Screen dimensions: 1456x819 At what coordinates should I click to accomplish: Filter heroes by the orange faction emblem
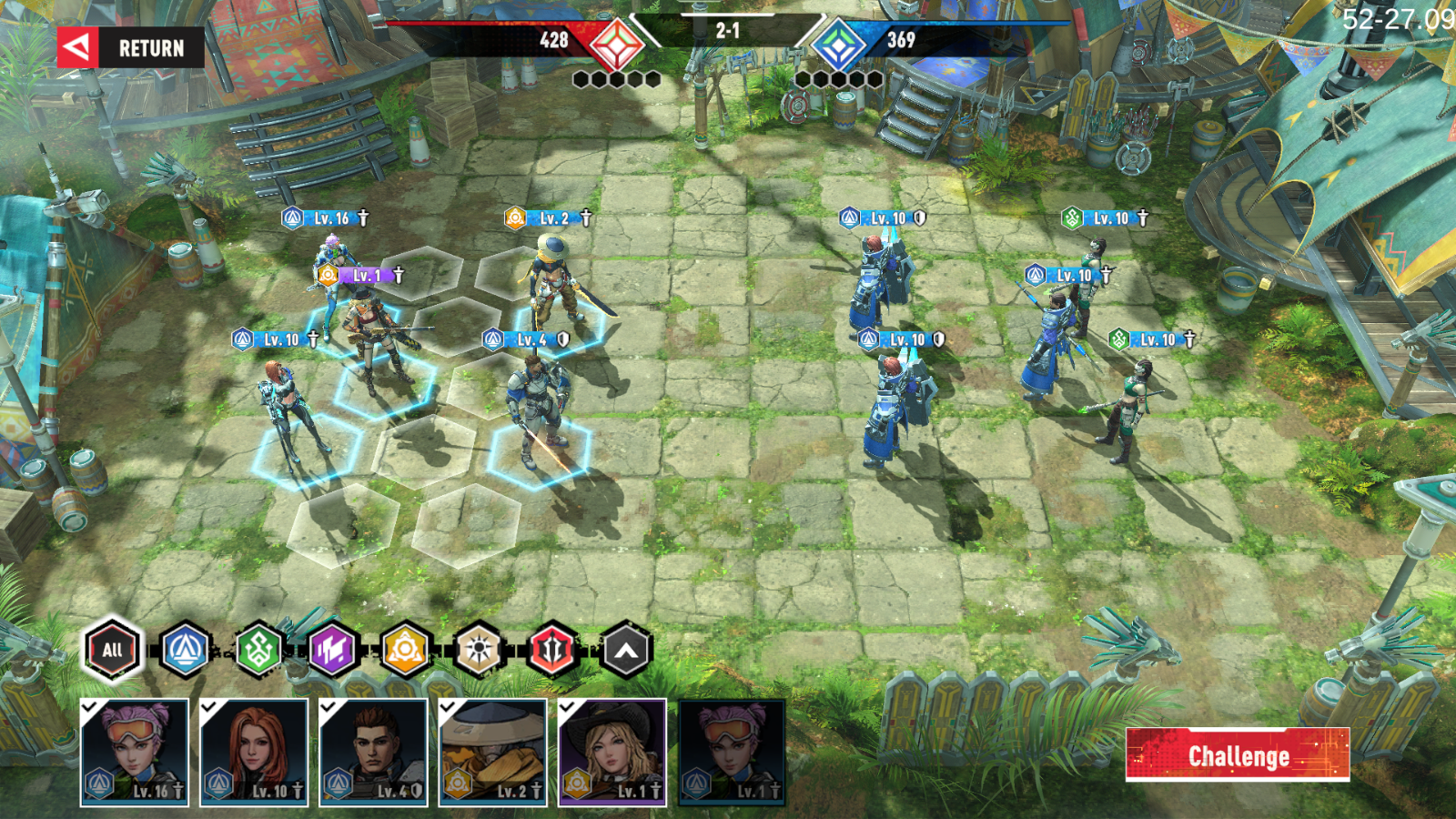404,649
